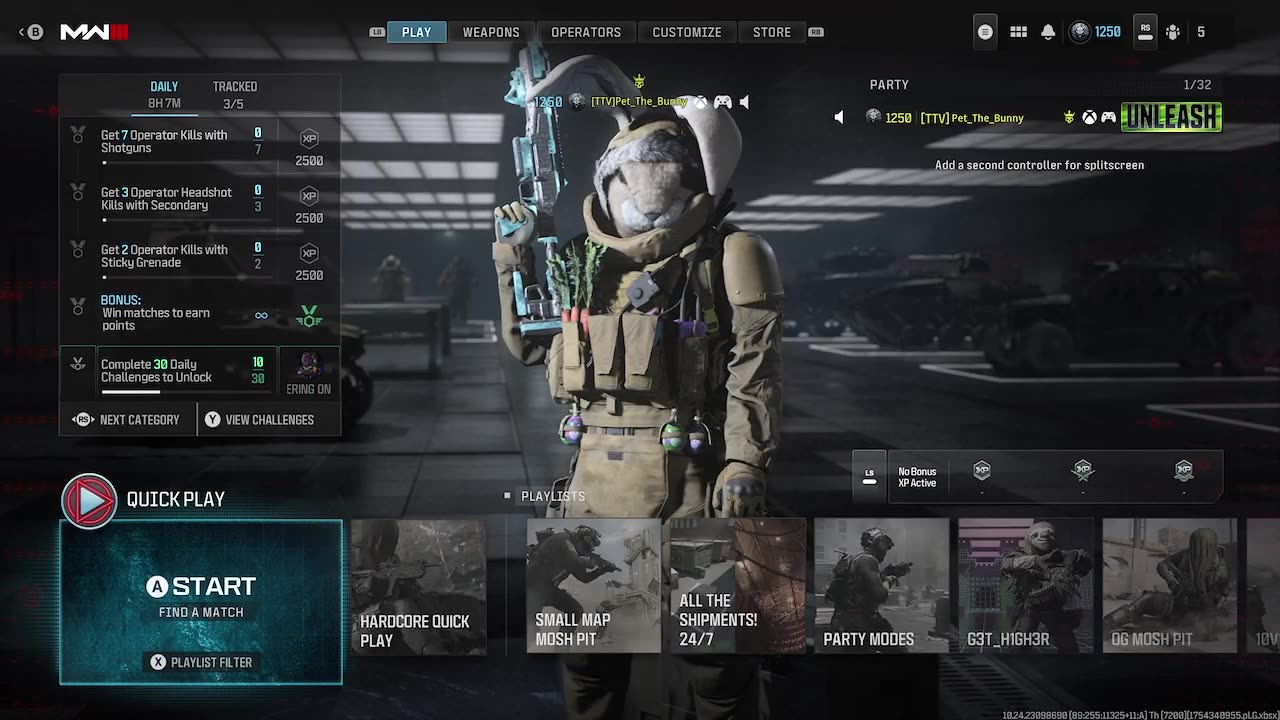Viewport: 1280px width, 720px height.
Task: Switch to the Weapons tab
Action: [x=490, y=32]
